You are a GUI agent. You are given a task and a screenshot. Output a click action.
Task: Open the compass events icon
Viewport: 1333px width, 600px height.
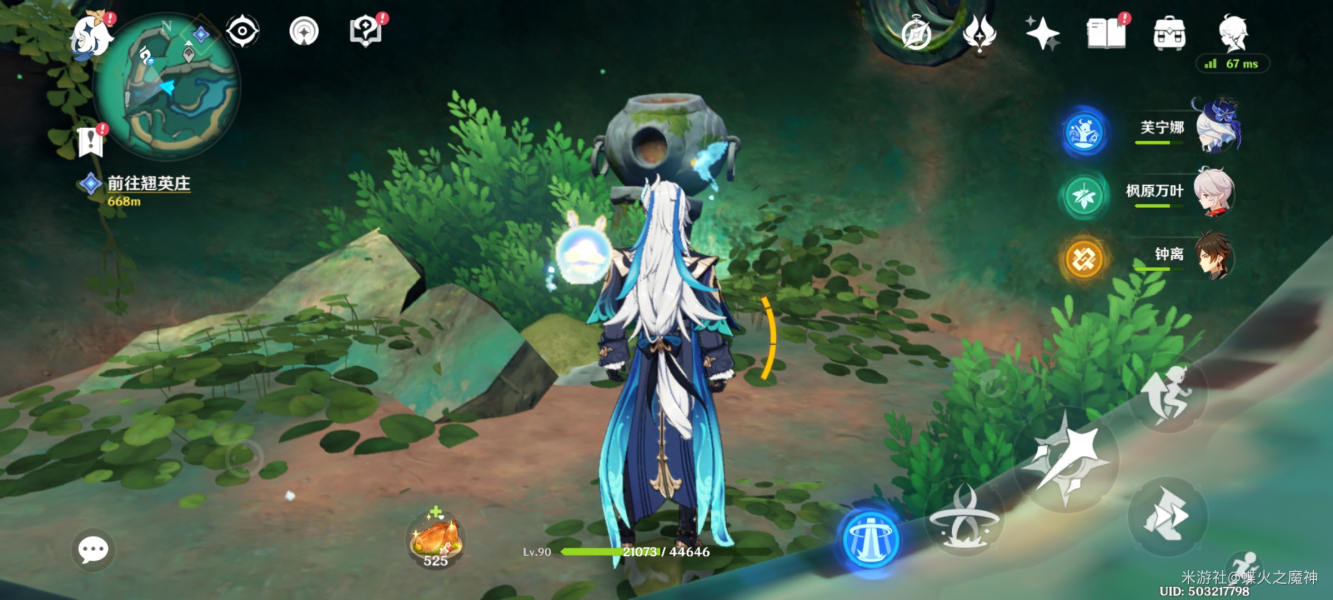tap(916, 34)
